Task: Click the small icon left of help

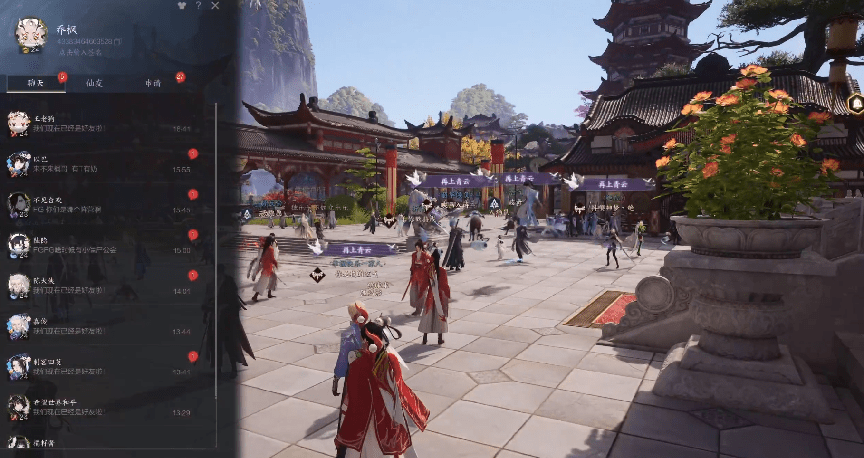Action: [x=180, y=6]
